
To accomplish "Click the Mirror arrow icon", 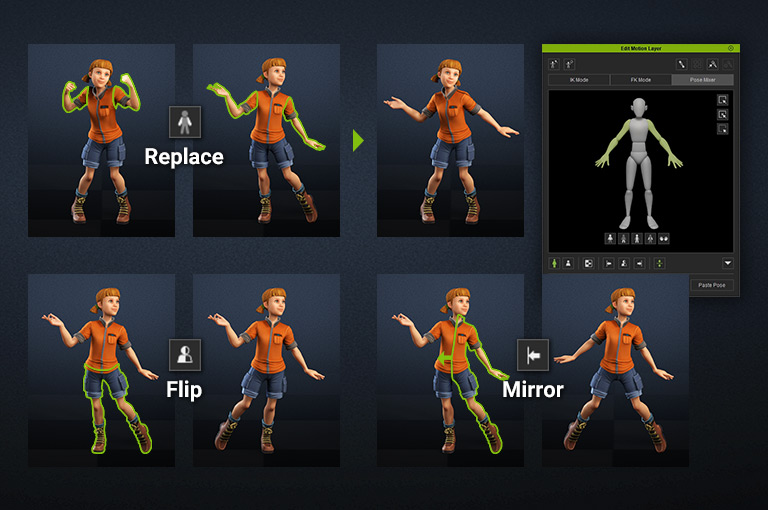I will point(532,356).
